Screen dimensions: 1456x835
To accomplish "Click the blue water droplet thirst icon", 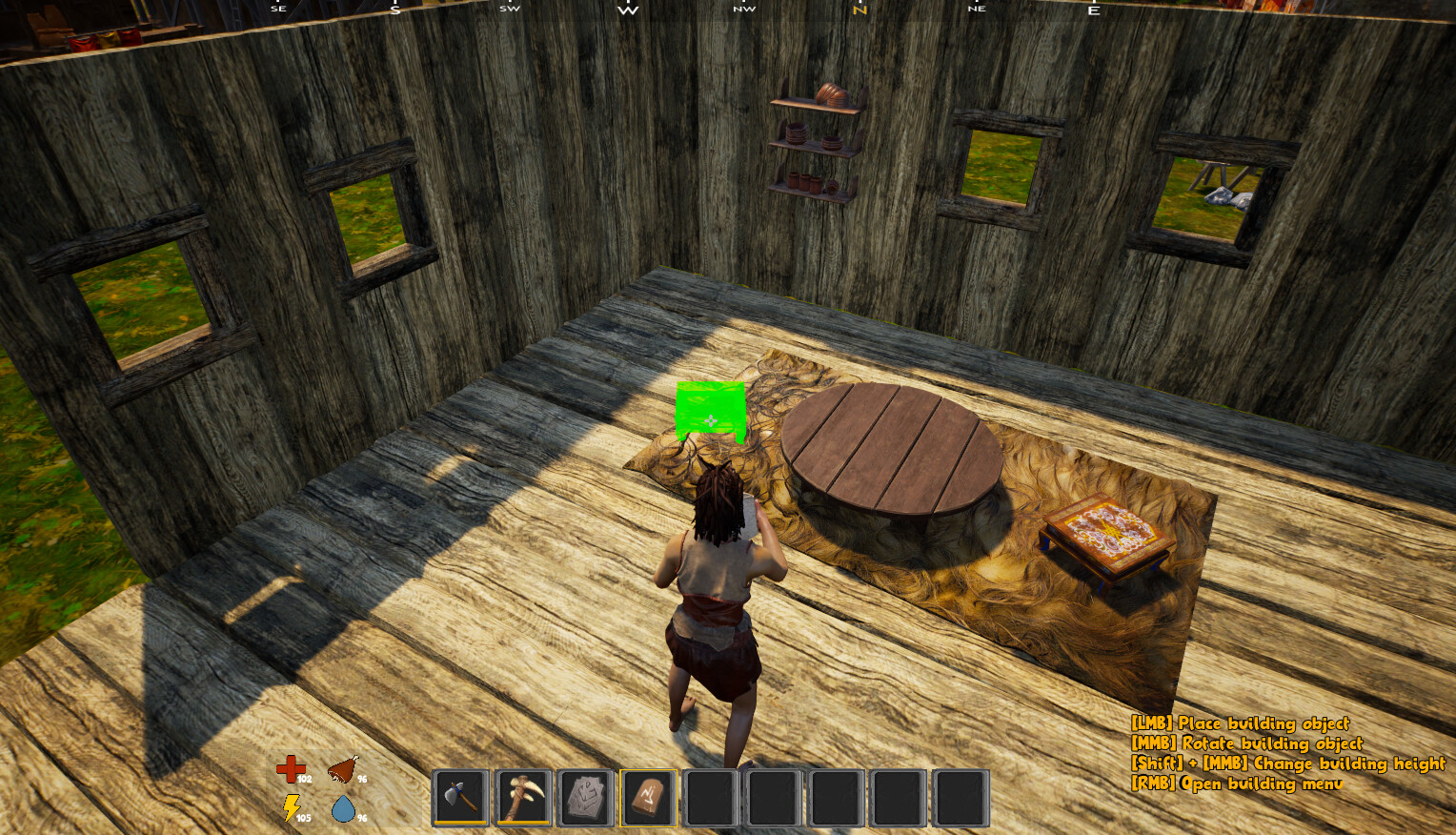I will point(345,809).
